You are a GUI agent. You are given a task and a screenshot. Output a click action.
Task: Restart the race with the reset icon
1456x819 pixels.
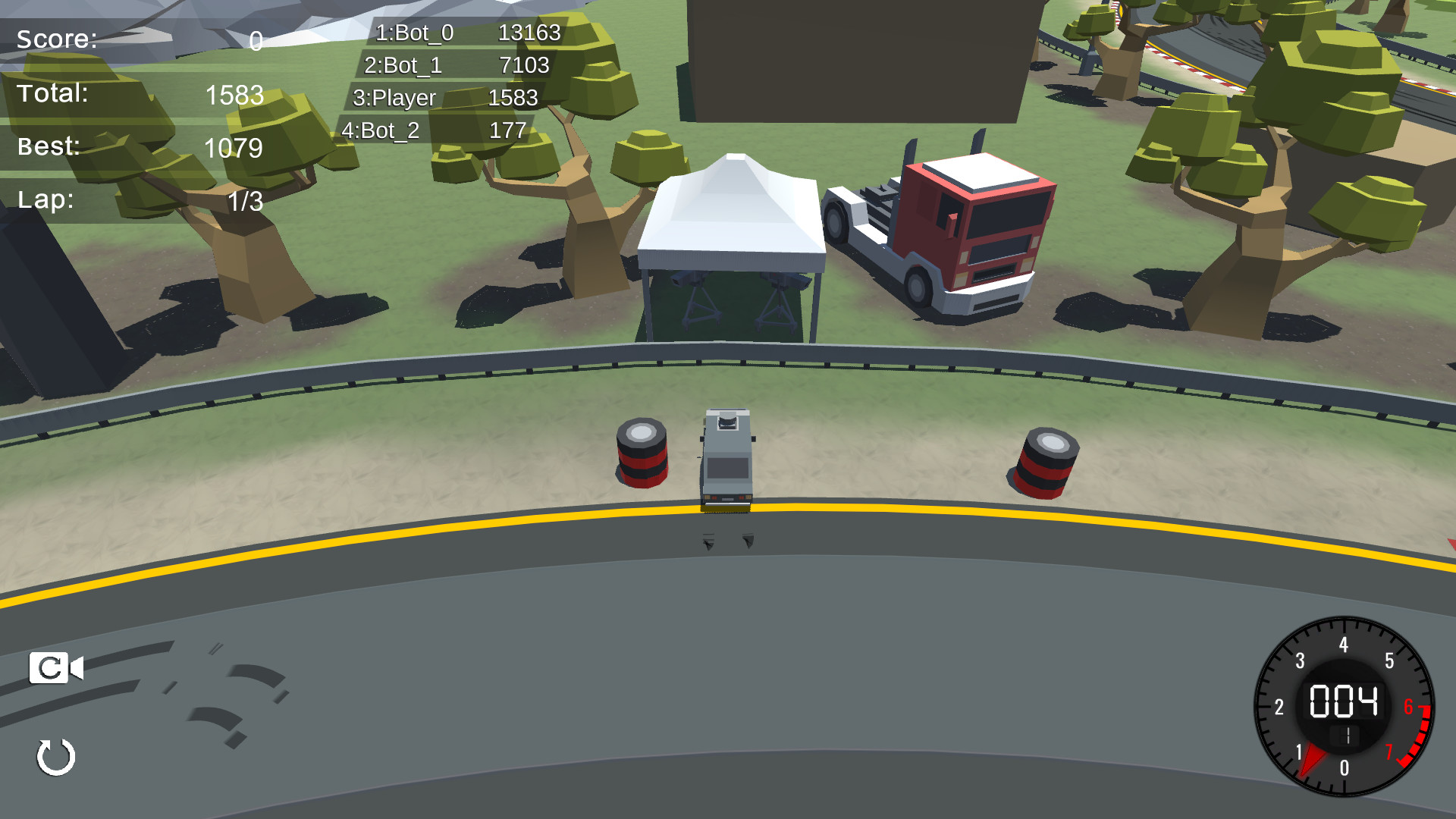pyautogui.click(x=56, y=756)
